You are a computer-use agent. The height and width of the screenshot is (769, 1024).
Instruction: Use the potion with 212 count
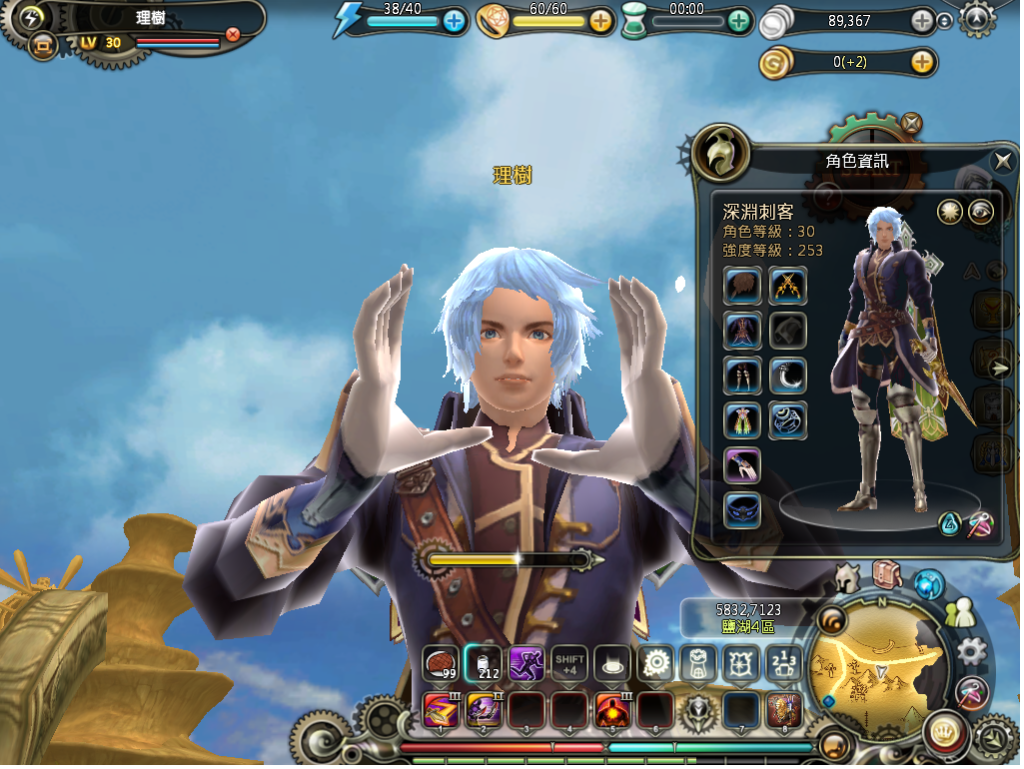point(483,662)
